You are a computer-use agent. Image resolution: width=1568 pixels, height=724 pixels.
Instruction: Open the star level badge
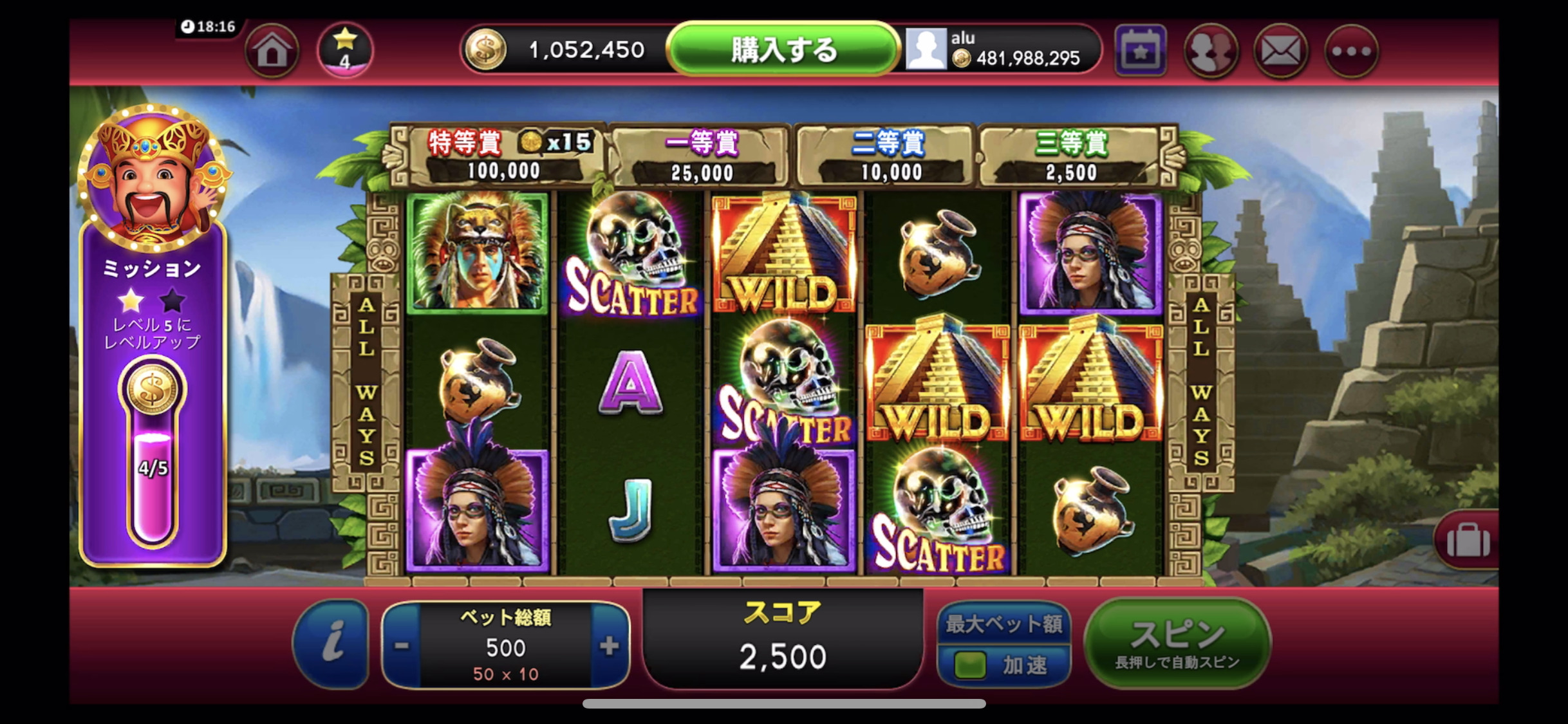[x=345, y=50]
